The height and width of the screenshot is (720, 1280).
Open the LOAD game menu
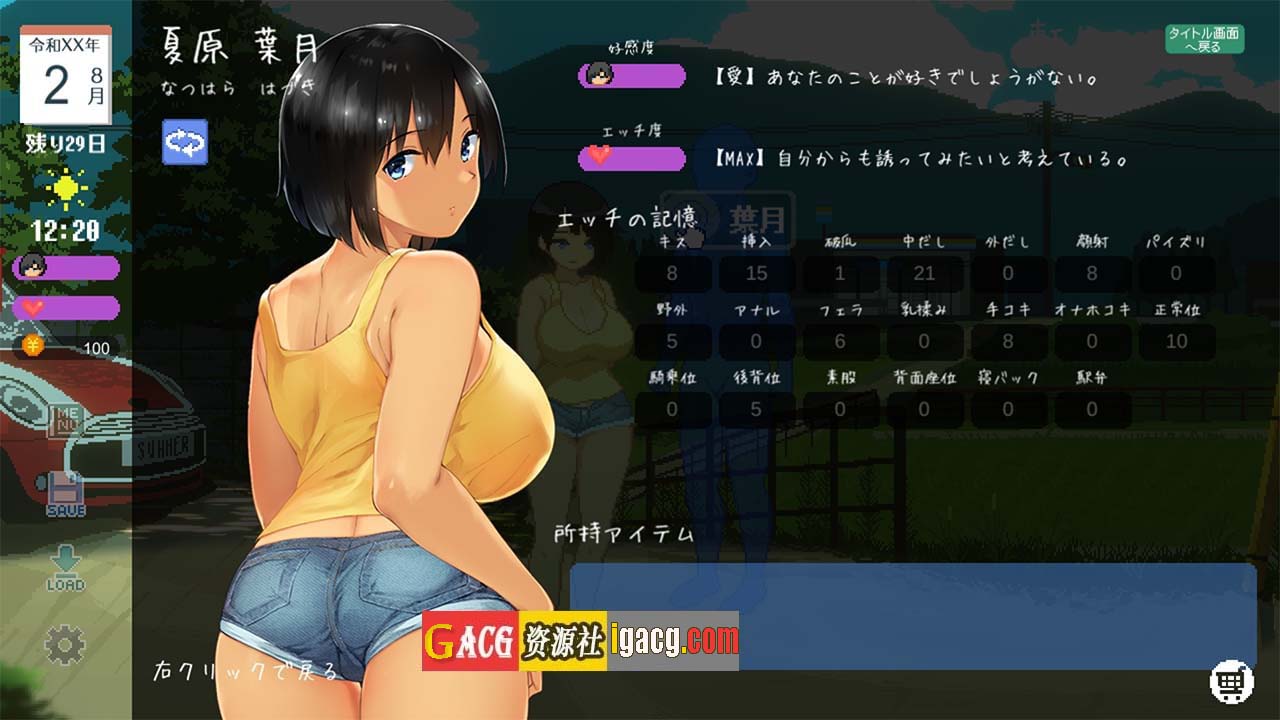(66, 568)
